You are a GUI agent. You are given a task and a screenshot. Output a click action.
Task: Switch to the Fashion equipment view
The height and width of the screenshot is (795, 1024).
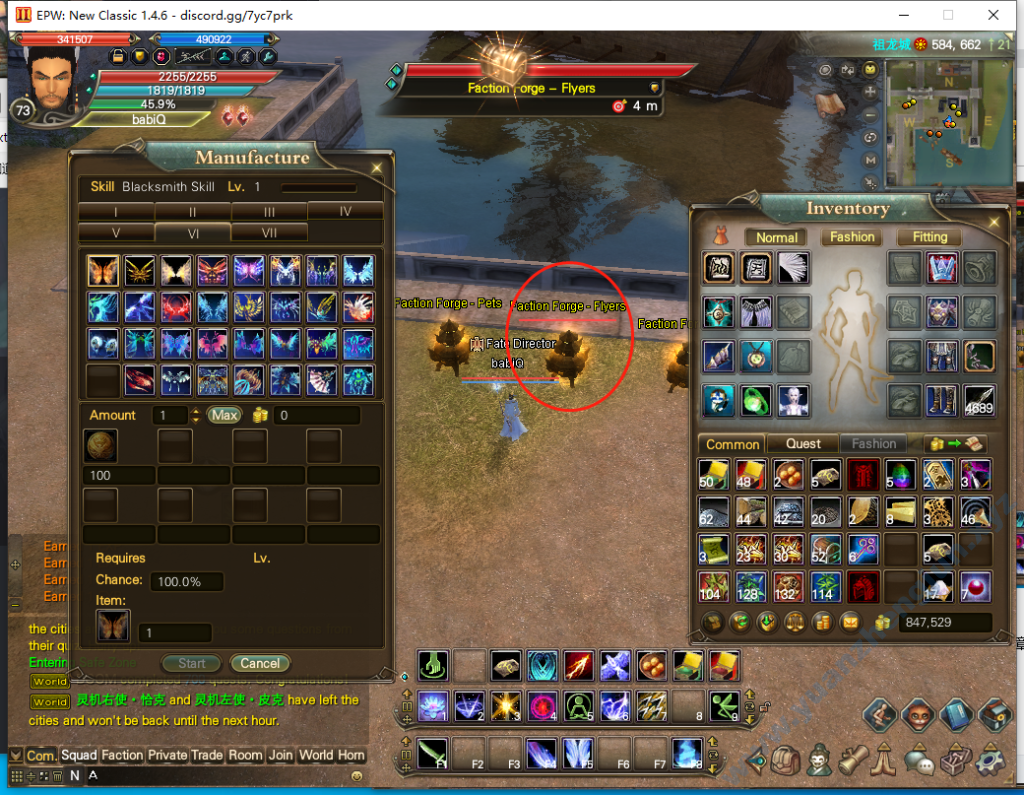pyautogui.click(x=852, y=237)
